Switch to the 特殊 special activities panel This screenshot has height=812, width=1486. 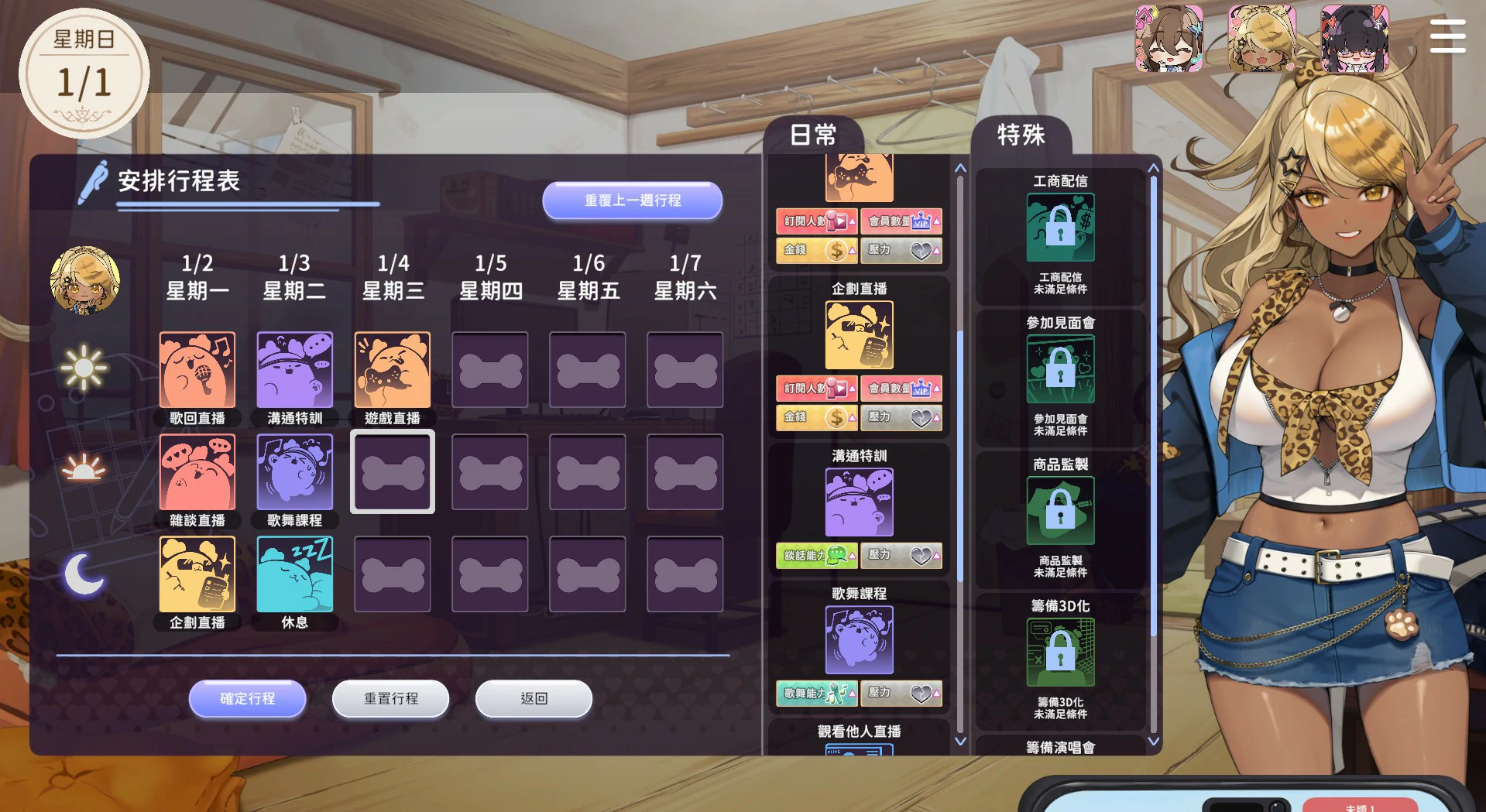tap(1021, 134)
